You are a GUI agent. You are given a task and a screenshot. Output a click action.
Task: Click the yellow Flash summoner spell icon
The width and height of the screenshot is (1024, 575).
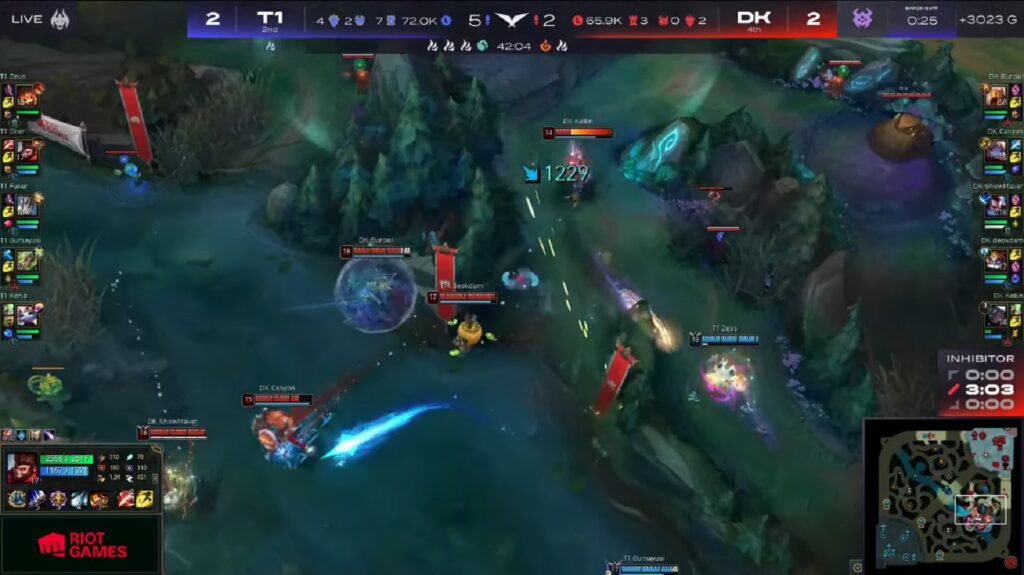coord(144,499)
